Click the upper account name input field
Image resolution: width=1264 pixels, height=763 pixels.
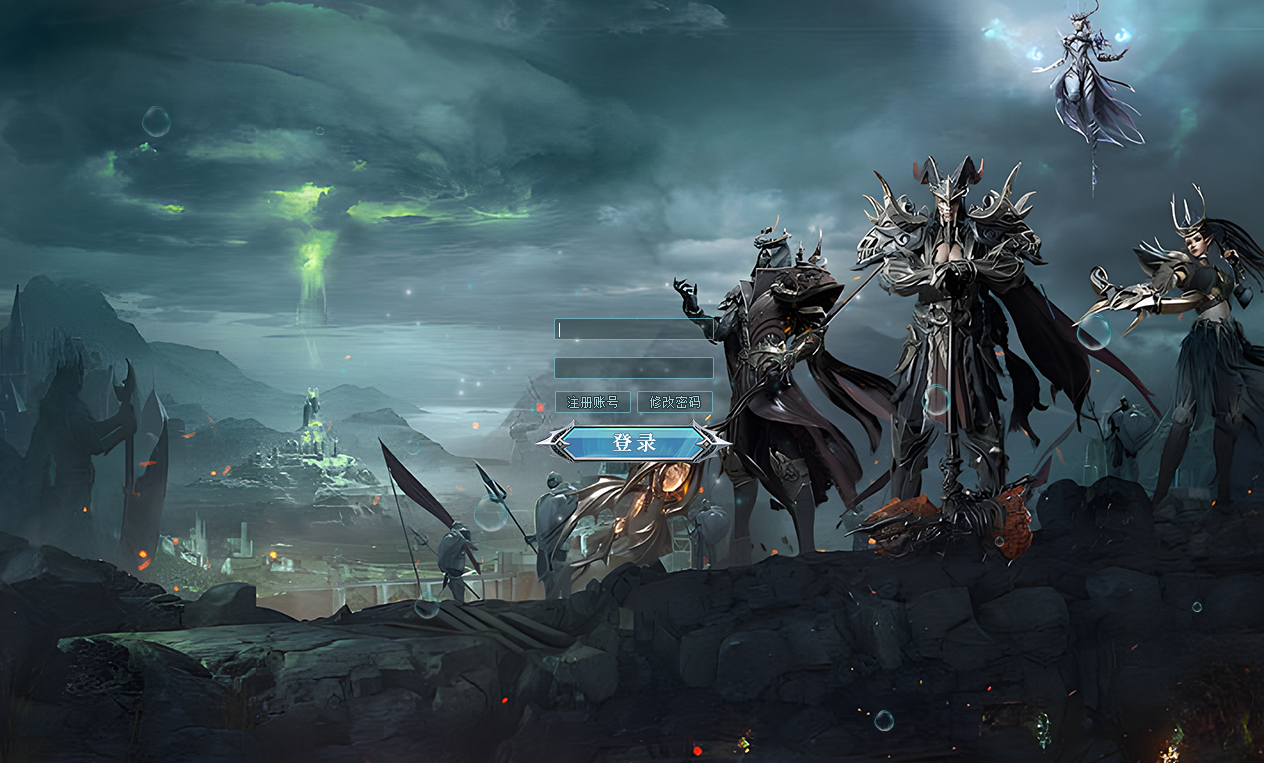point(633,329)
